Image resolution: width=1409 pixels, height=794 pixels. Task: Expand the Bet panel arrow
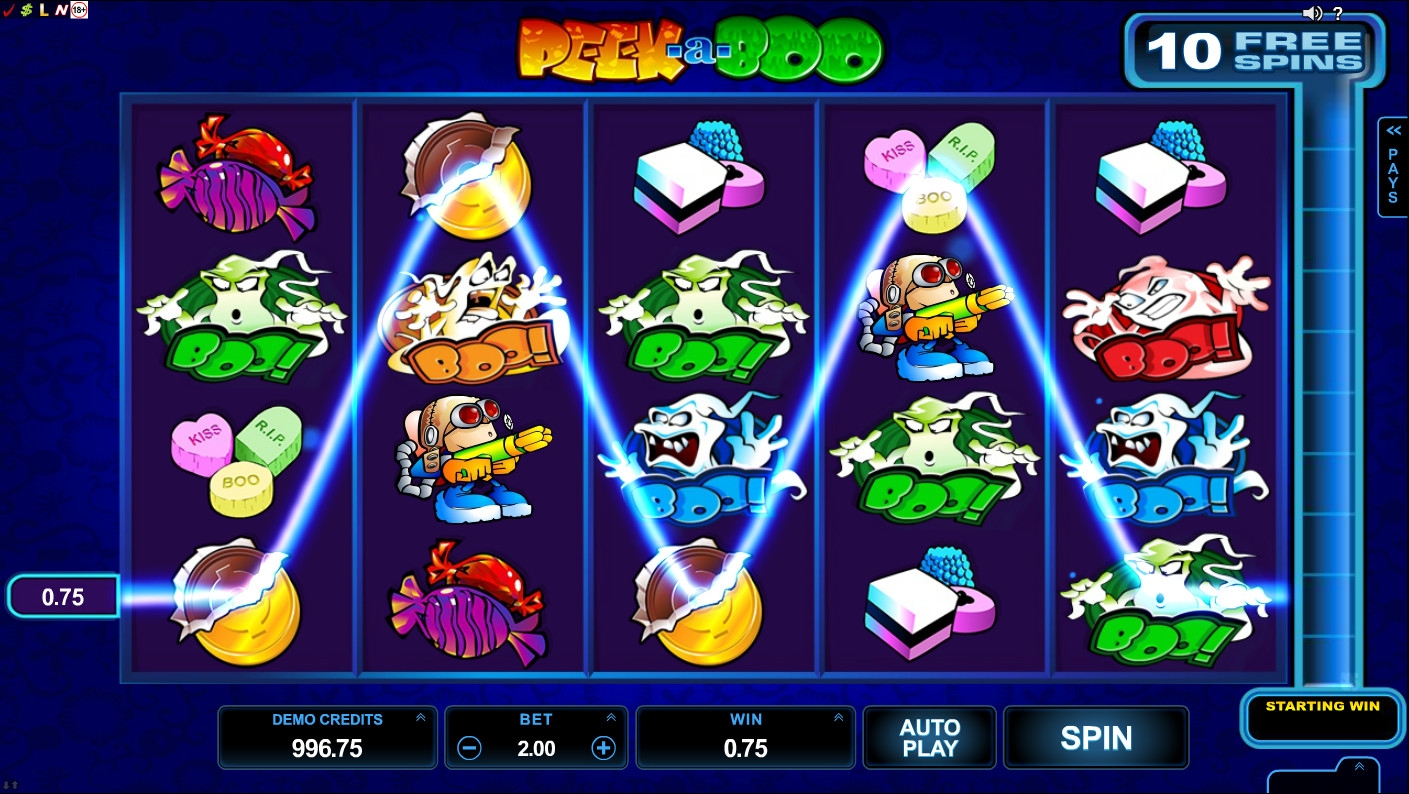tap(611, 718)
